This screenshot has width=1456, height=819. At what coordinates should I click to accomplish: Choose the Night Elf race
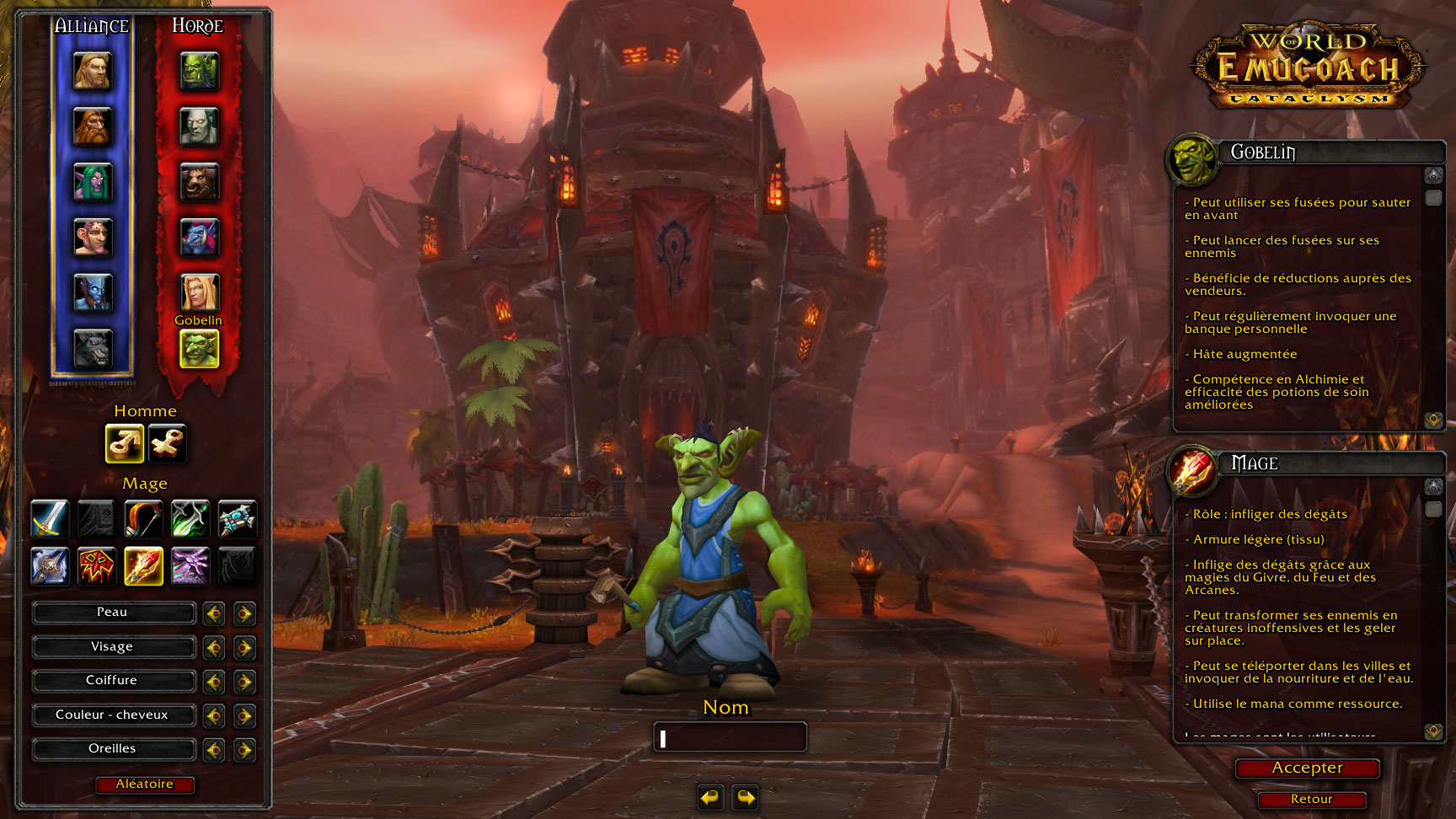coord(93,182)
